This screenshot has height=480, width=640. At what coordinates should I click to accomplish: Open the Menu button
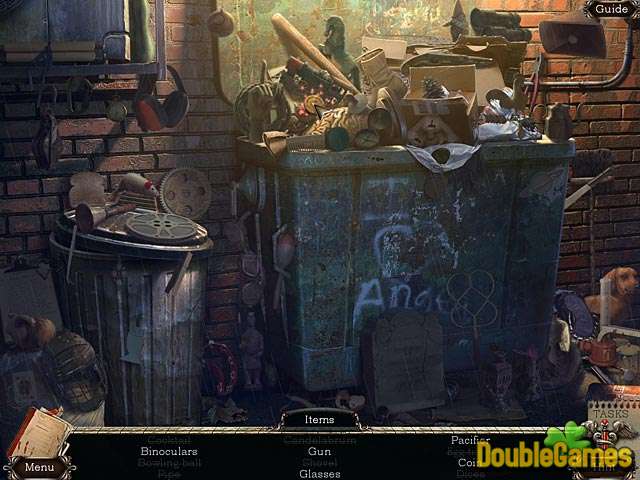tap(39, 467)
